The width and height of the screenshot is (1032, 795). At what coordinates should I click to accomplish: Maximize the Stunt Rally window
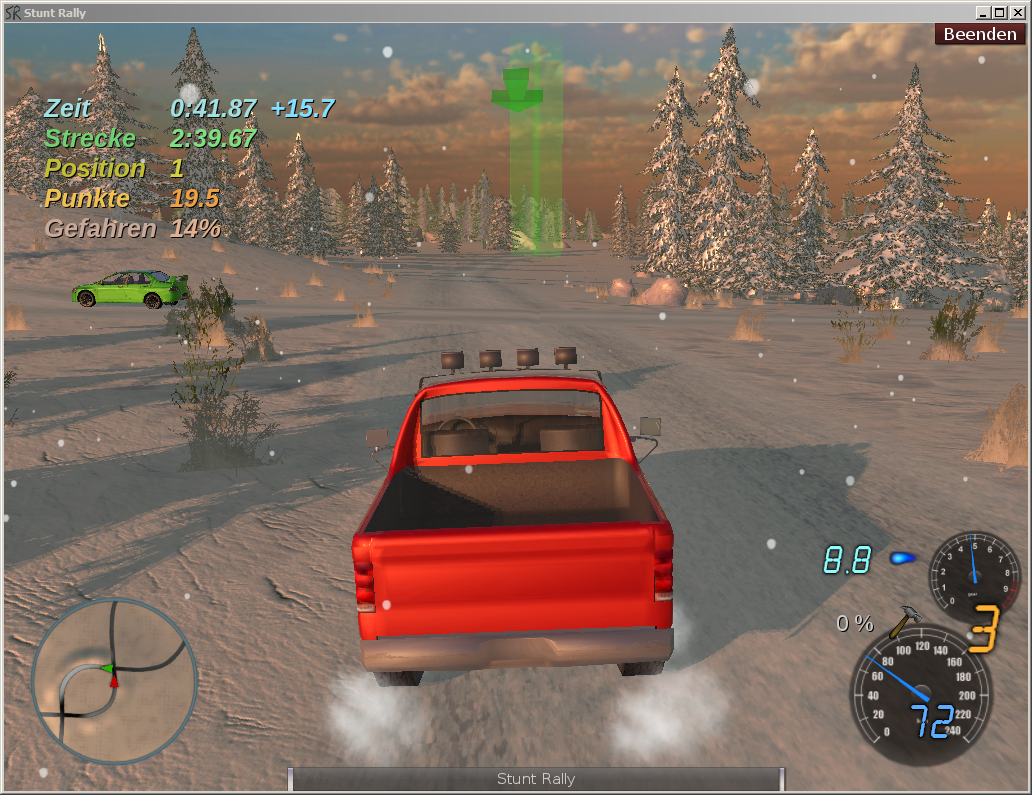pos(1001,12)
